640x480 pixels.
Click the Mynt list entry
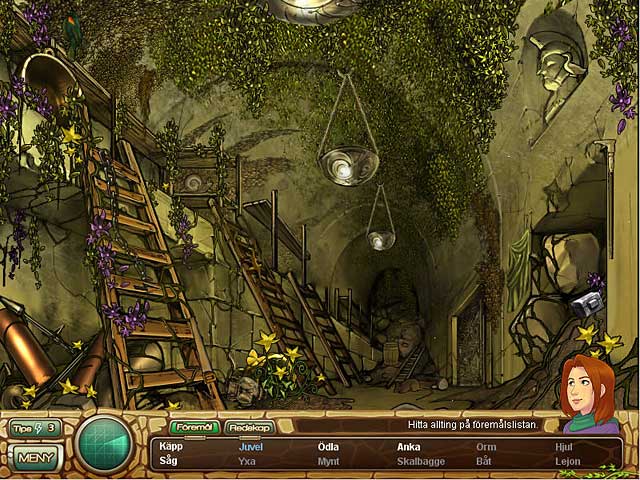tap(328, 461)
